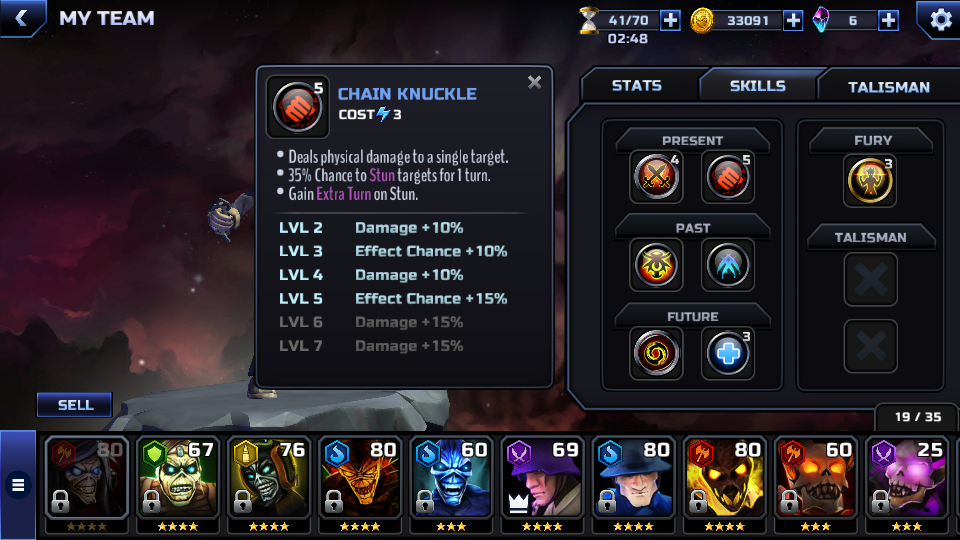Viewport: 960px width, 540px height.
Task: Select the orange spiral Future skill
Action: (x=657, y=353)
